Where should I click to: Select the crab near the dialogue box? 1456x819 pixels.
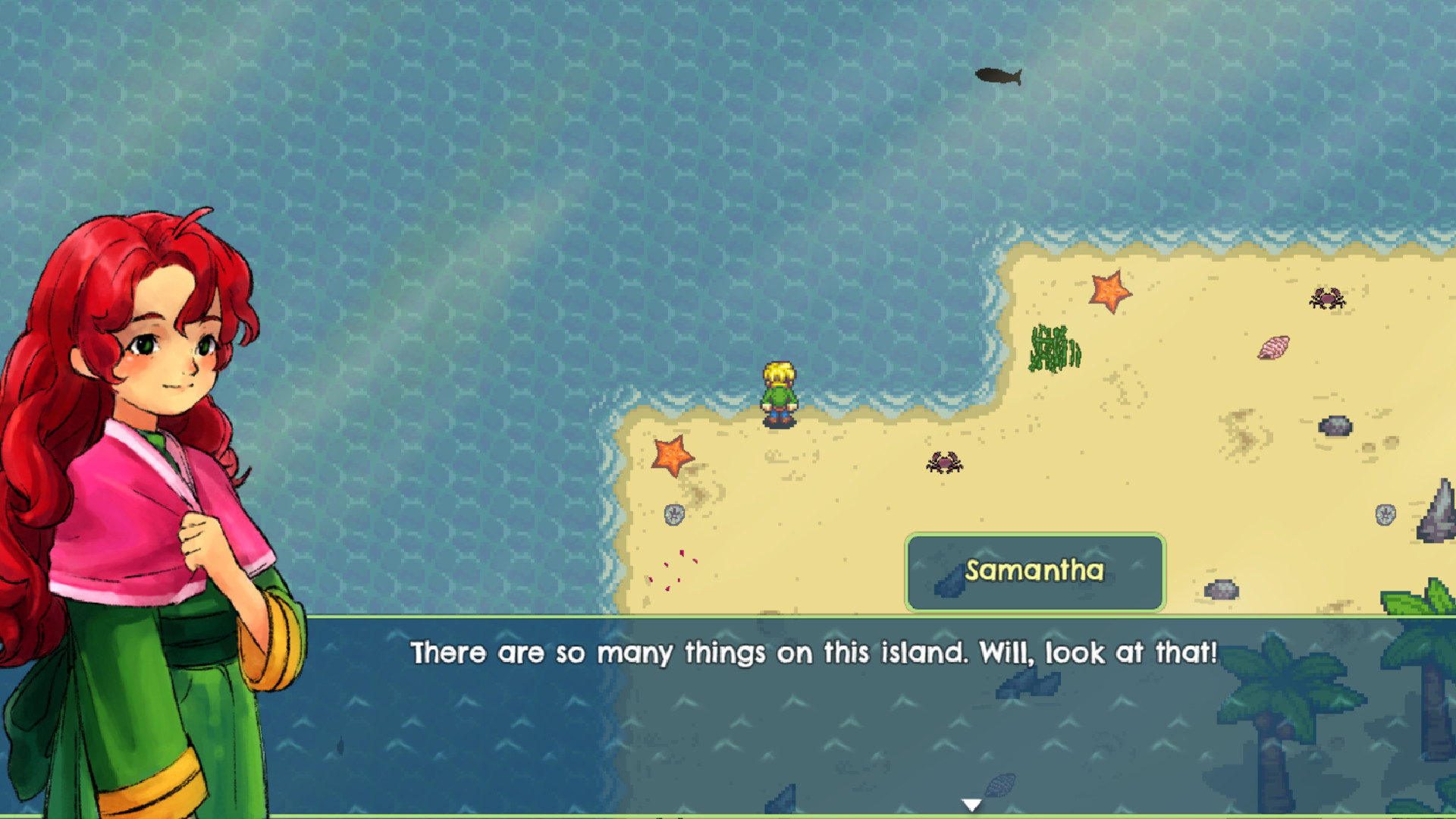click(944, 463)
